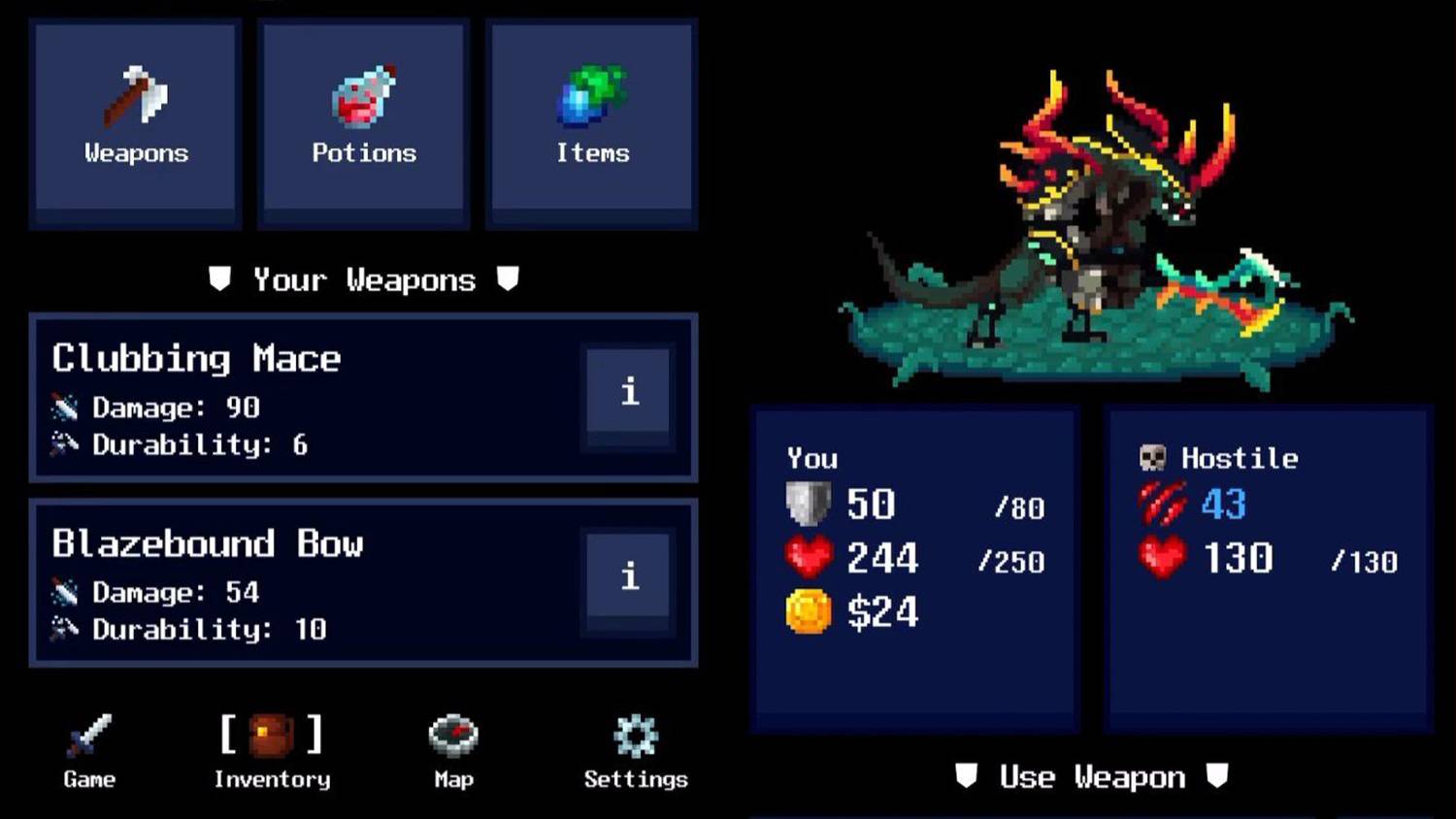Open the Inventory chest icon
Image resolution: width=1456 pixels, height=819 pixels.
pyautogui.click(x=270, y=735)
